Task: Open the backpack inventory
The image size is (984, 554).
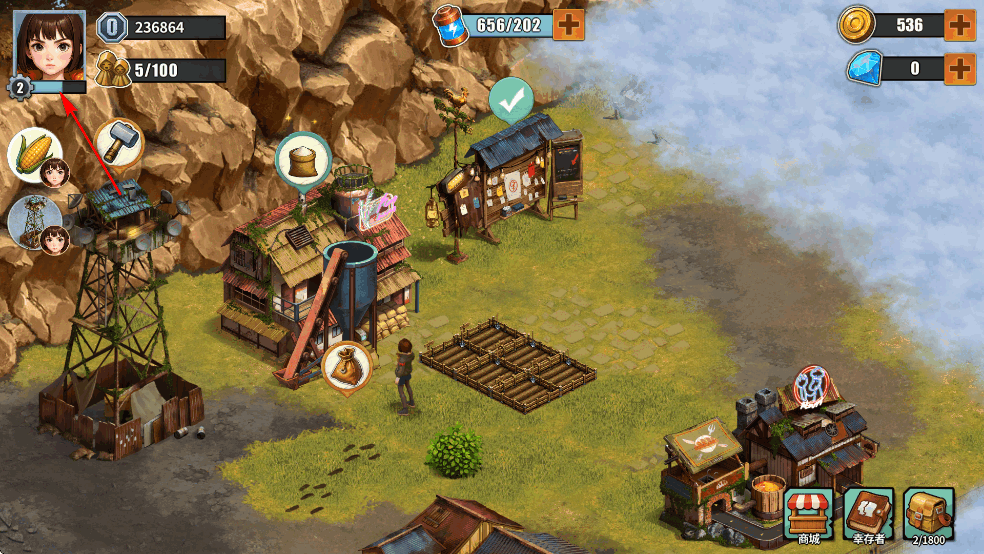Action: click(x=928, y=514)
